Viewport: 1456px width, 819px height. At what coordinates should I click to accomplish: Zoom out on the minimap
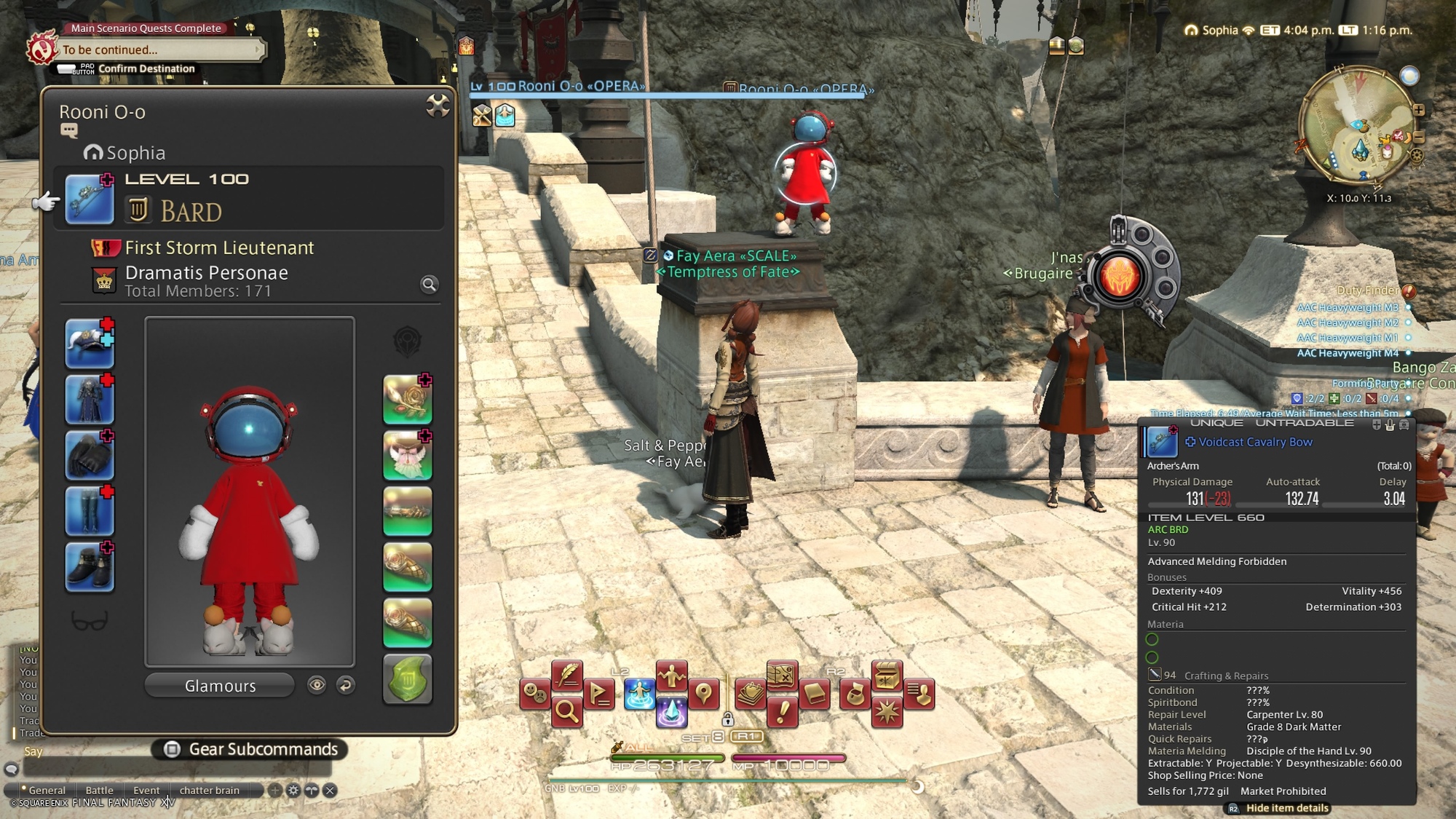[1419, 137]
